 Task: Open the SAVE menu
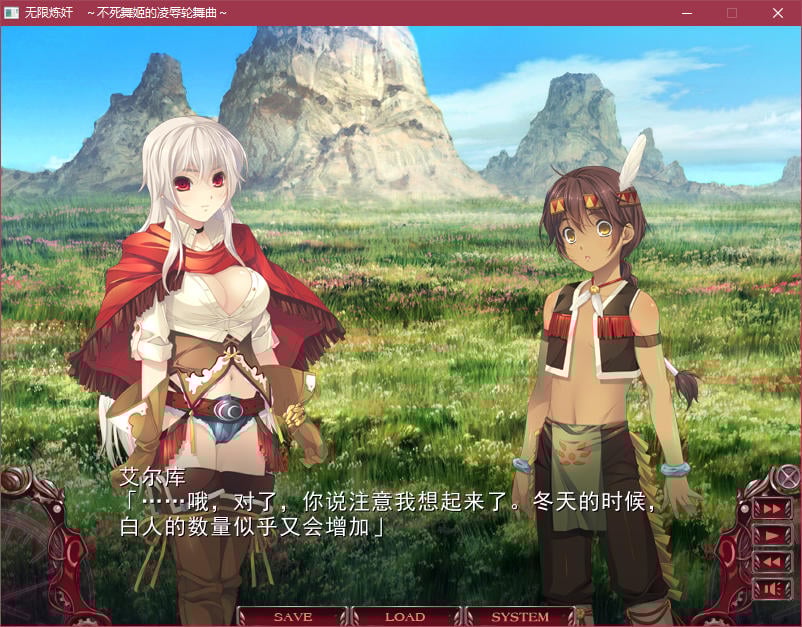[292, 617]
